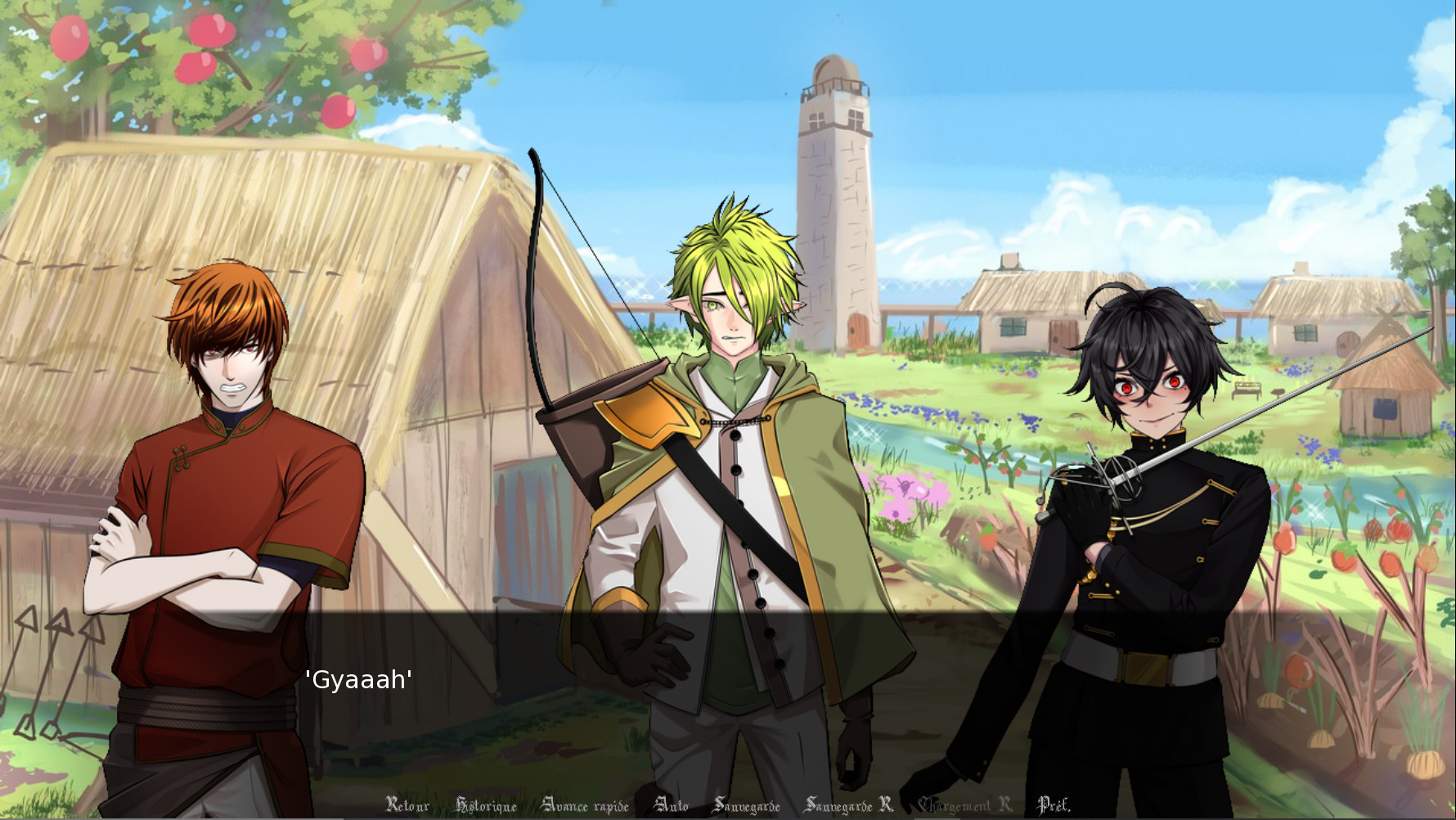Trigger a Sauvegarde R quick save

847,805
